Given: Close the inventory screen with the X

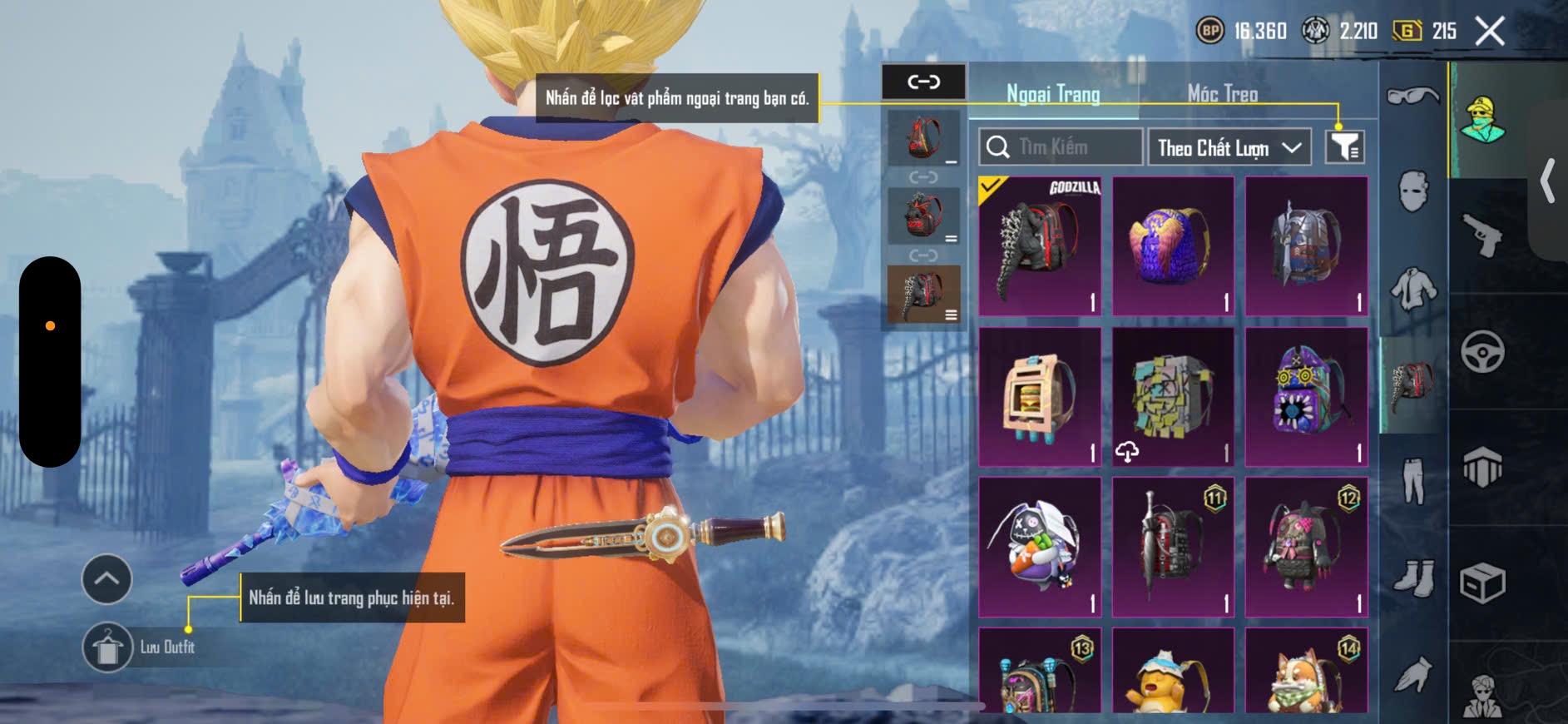Looking at the screenshot, I should pos(1489,32).
